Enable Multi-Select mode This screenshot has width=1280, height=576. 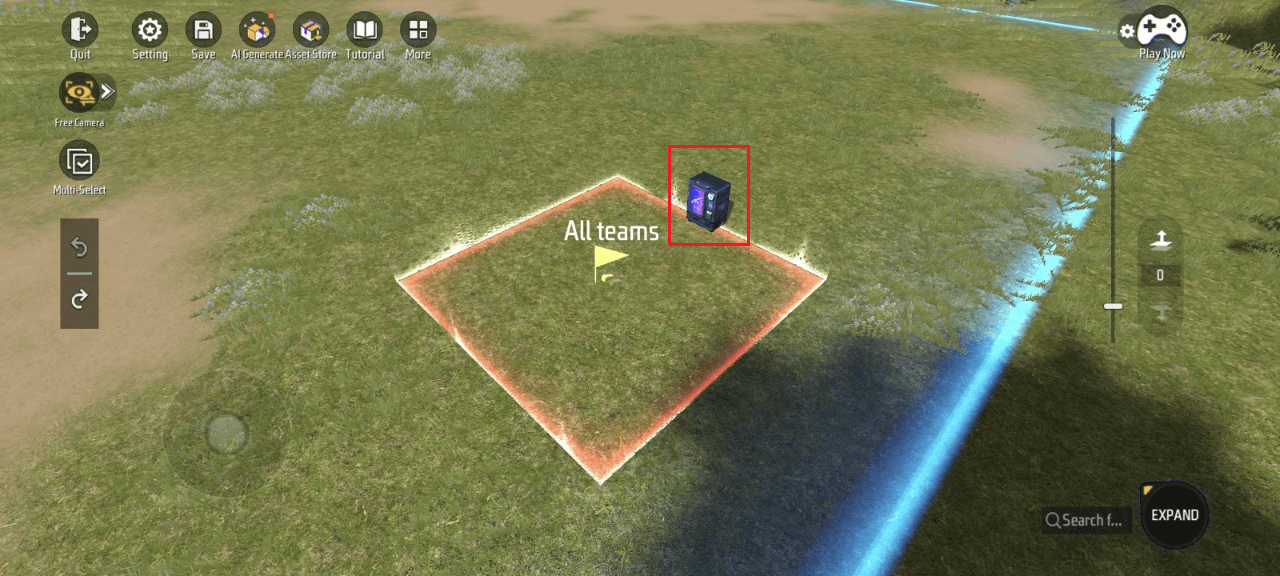(x=79, y=161)
